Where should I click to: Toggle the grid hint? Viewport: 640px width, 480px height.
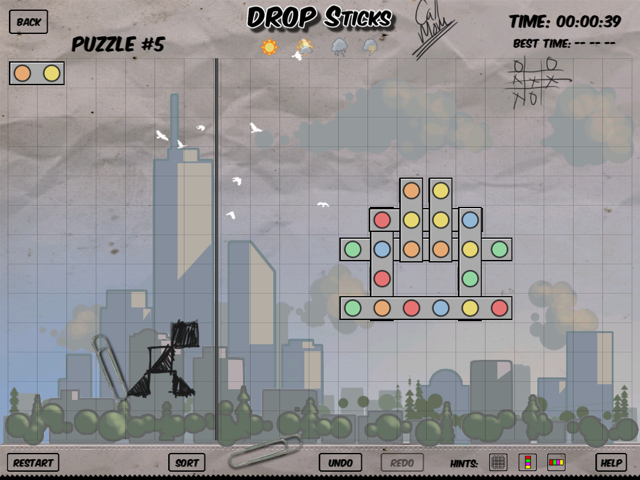(x=498, y=463)
